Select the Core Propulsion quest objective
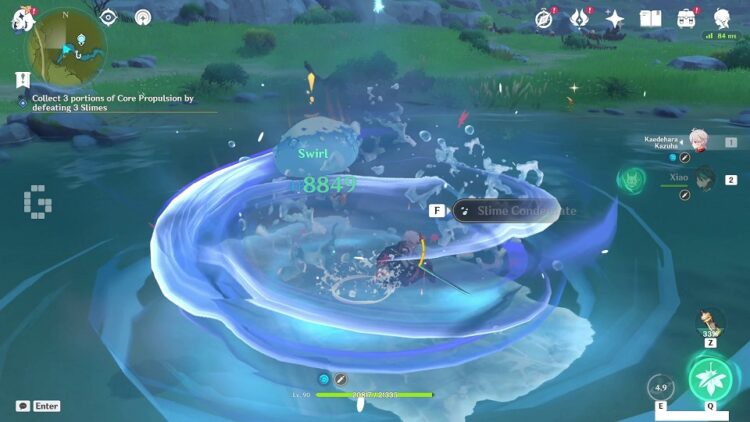 pos(112,99)
